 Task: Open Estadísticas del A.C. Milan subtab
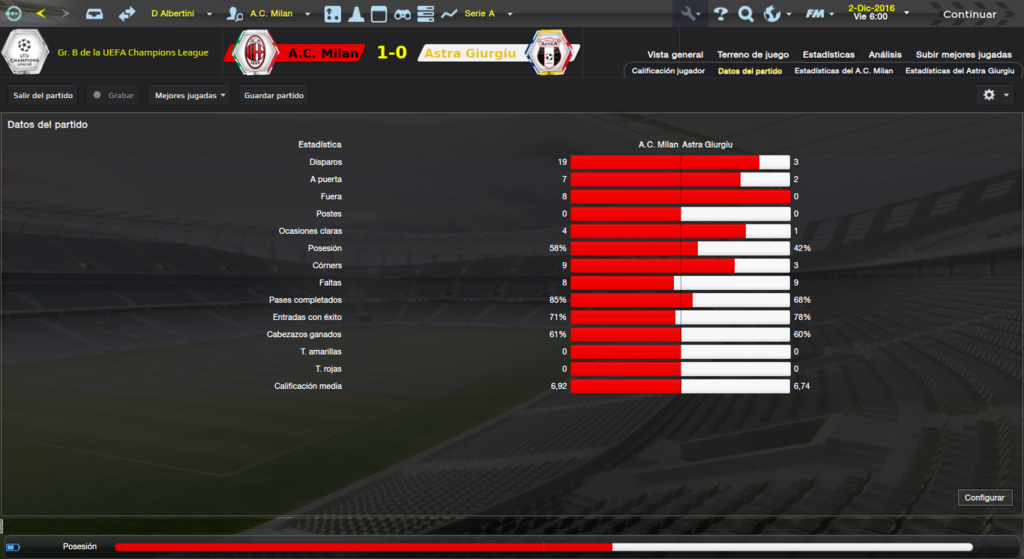843,71
